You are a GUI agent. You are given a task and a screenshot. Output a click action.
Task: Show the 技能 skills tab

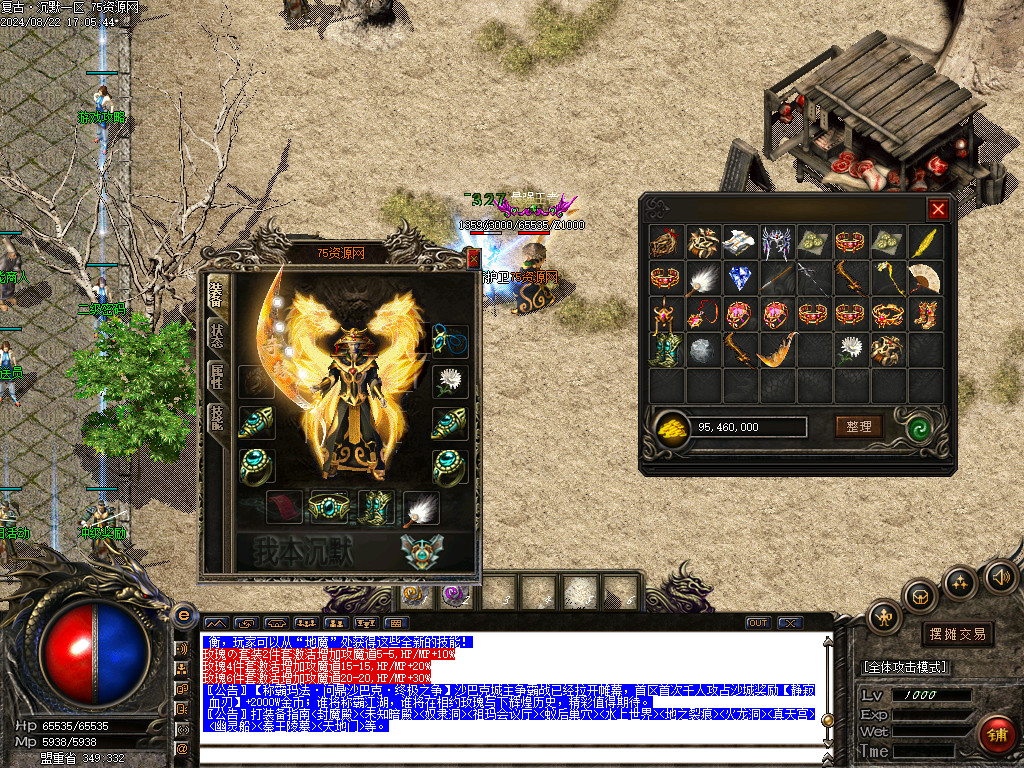point(216,418)
